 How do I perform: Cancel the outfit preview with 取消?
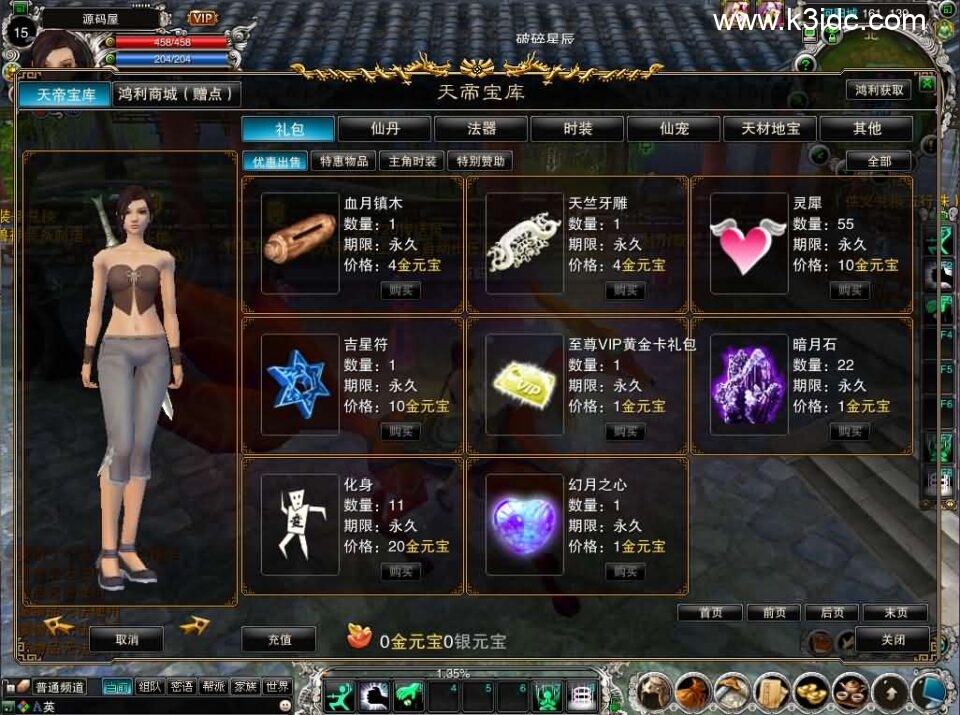[126, 640]
